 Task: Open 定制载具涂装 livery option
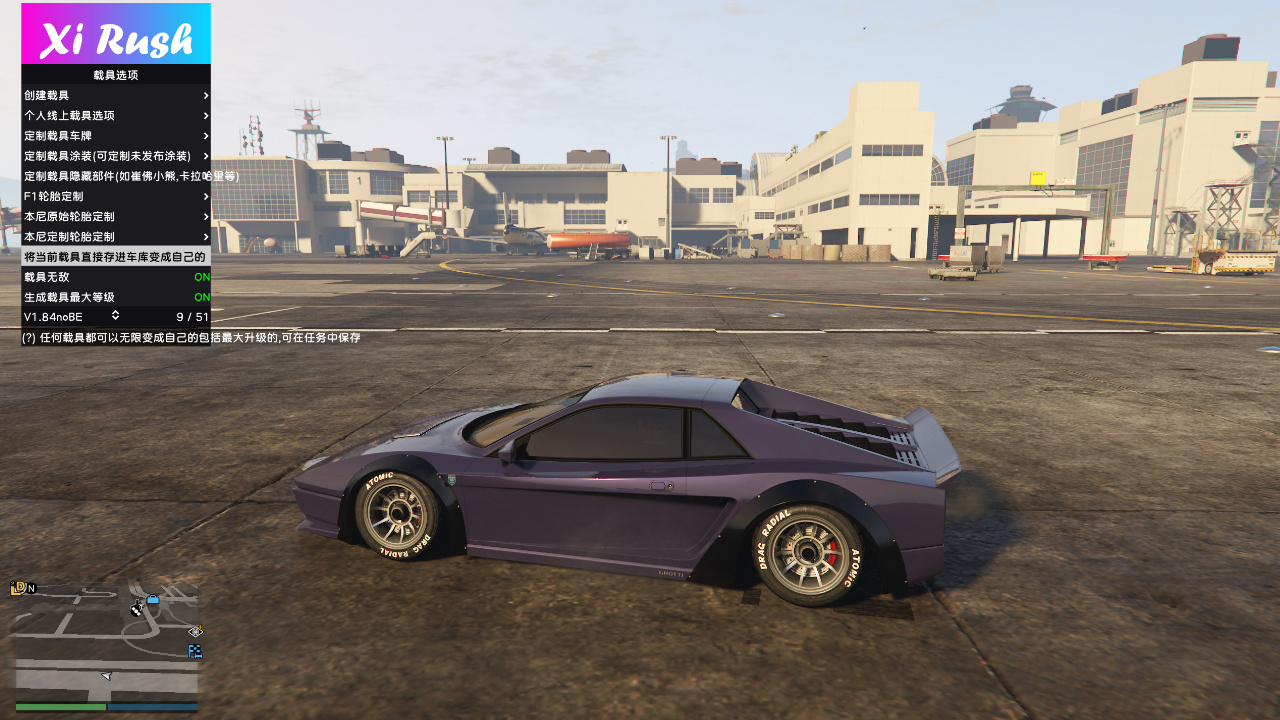[115, 156]
